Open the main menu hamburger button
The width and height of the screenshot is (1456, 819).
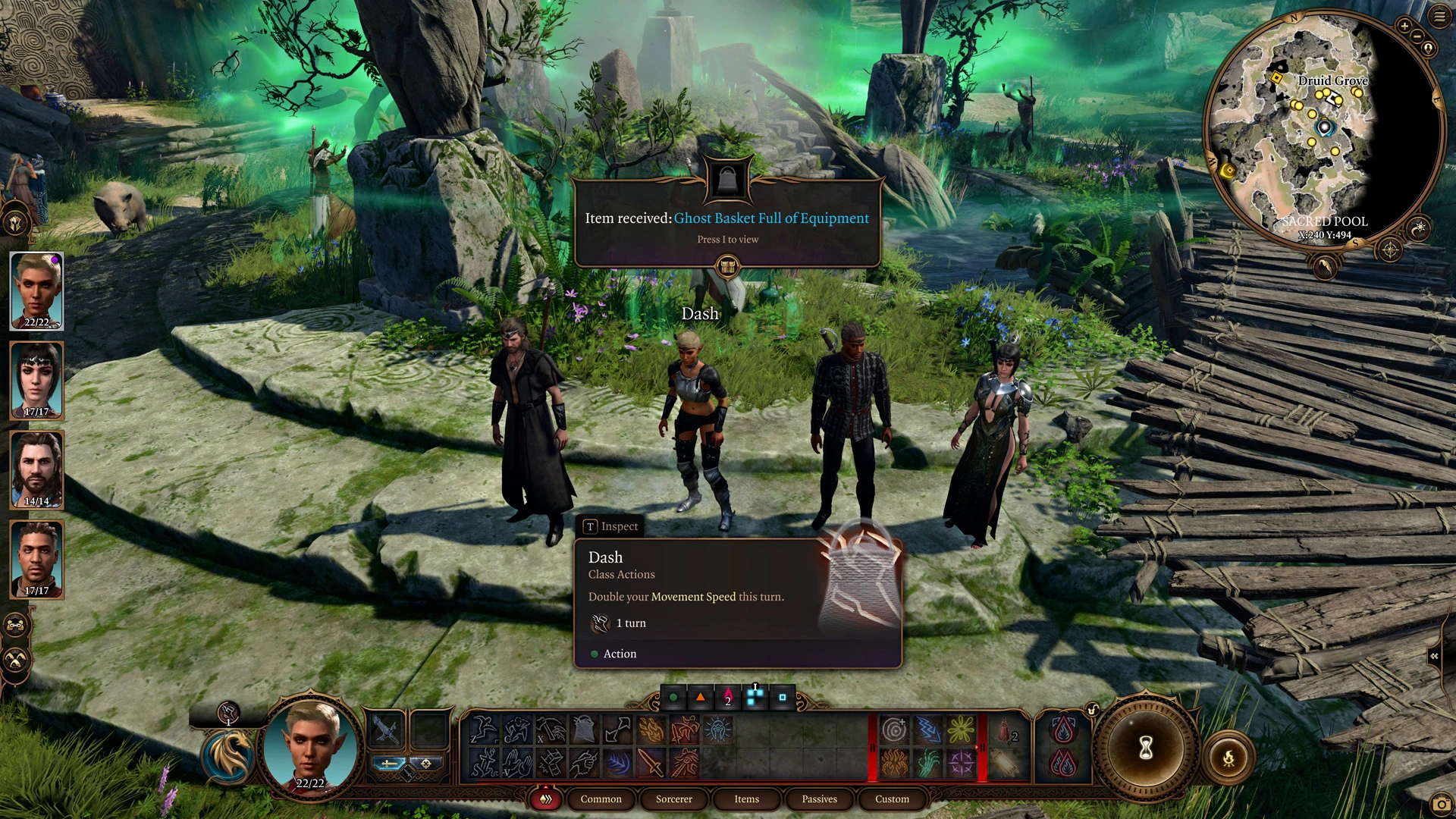tap(1439, 17)
